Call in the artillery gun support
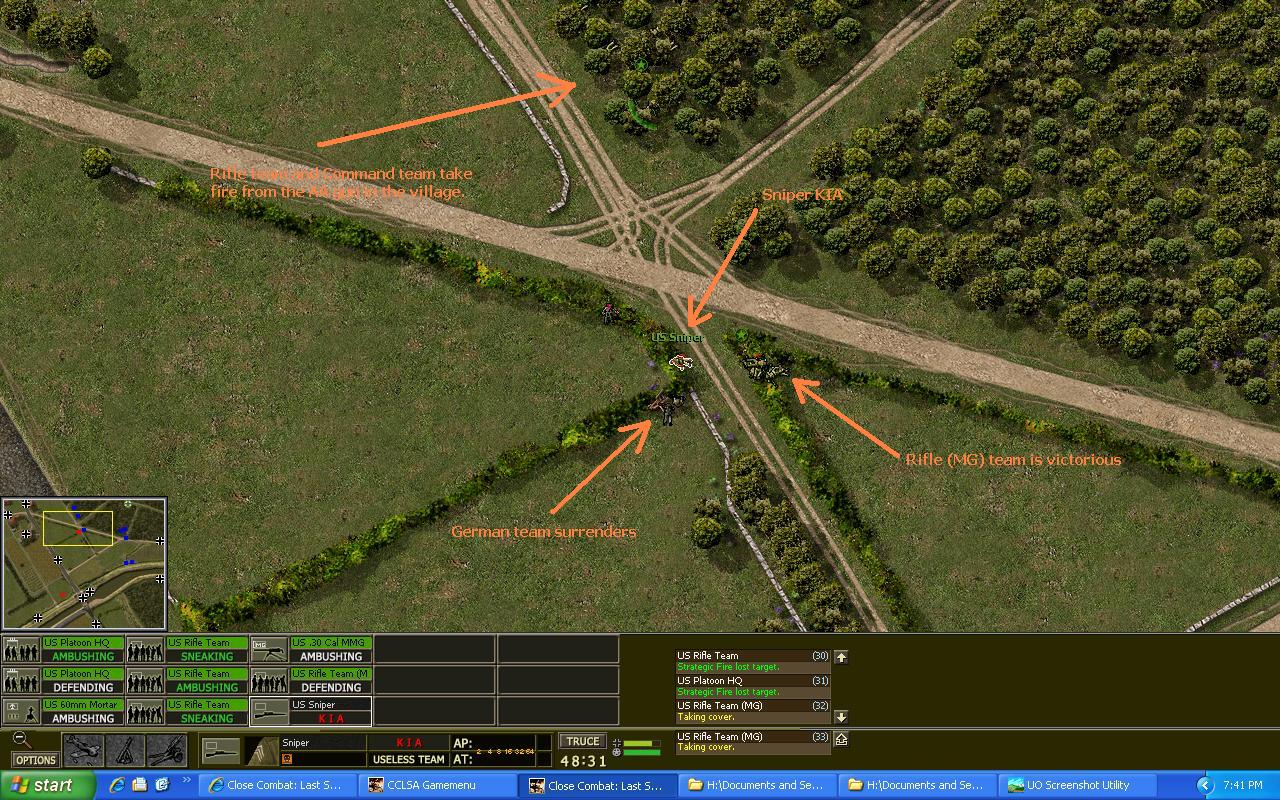The image size is (1280, 800). (166, 750)
